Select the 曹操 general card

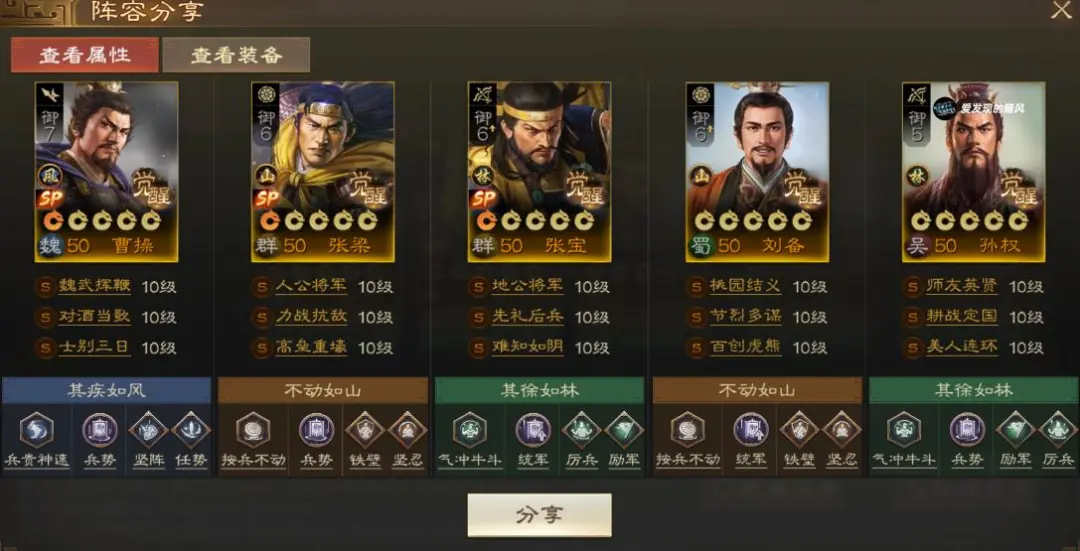pyautogui.click(x=107, y=171)
